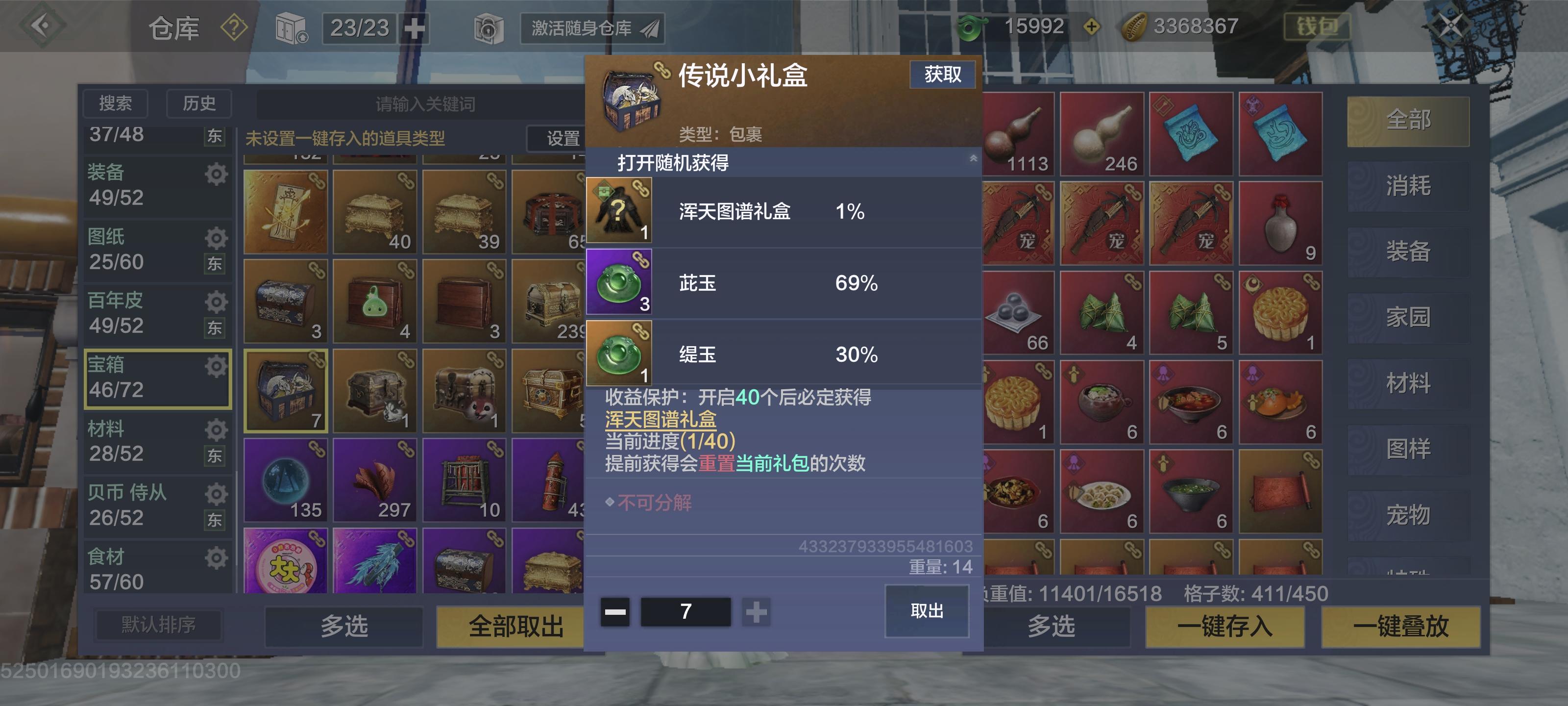Click the plus icon to expand warehouse slots
The height and width of the screenshot is (706, 1568).
pyautogui.click(x=416, y=27)
